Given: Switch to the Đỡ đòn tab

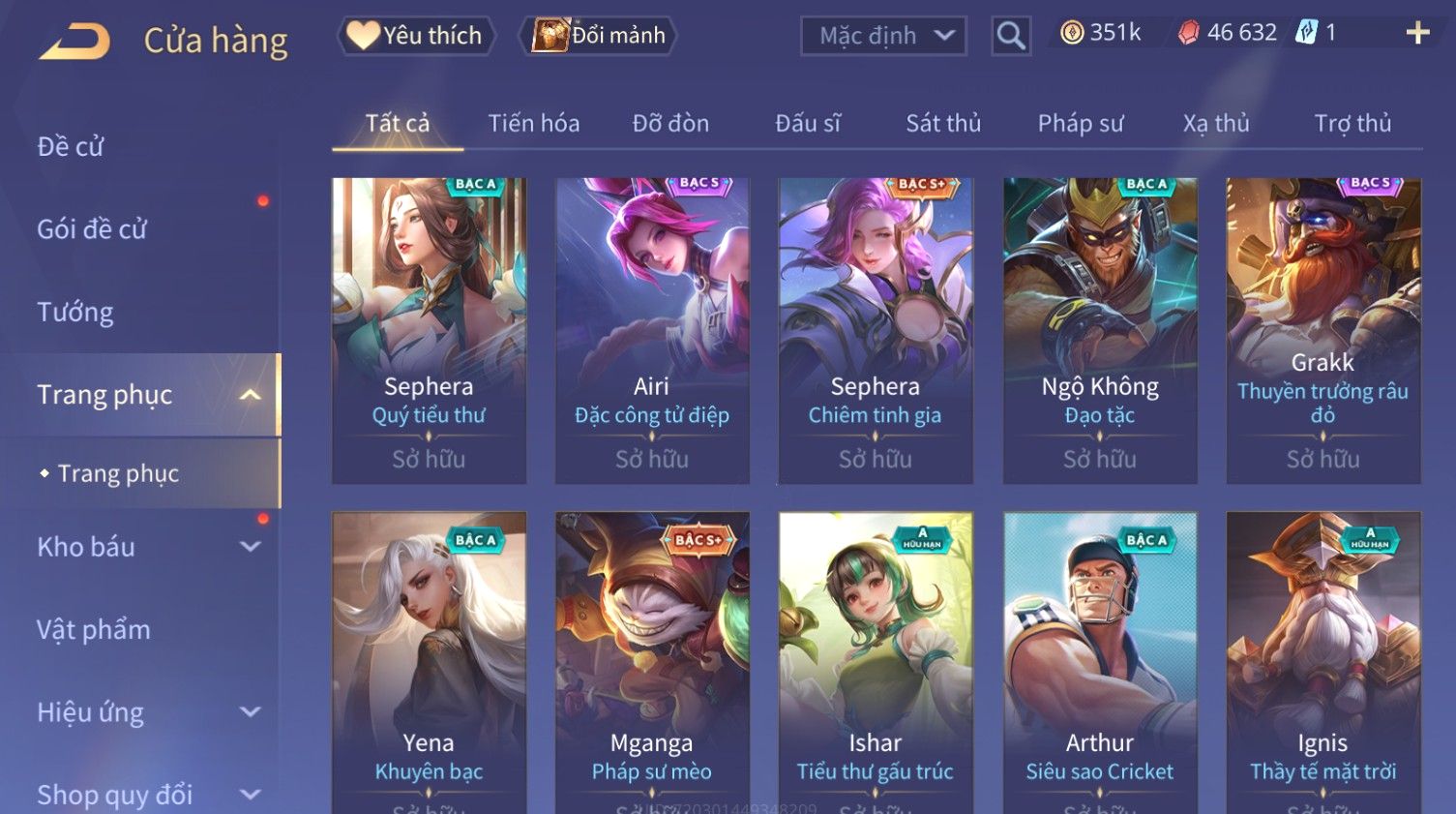Looking at the screenshot, I should [x=670, y=124].
